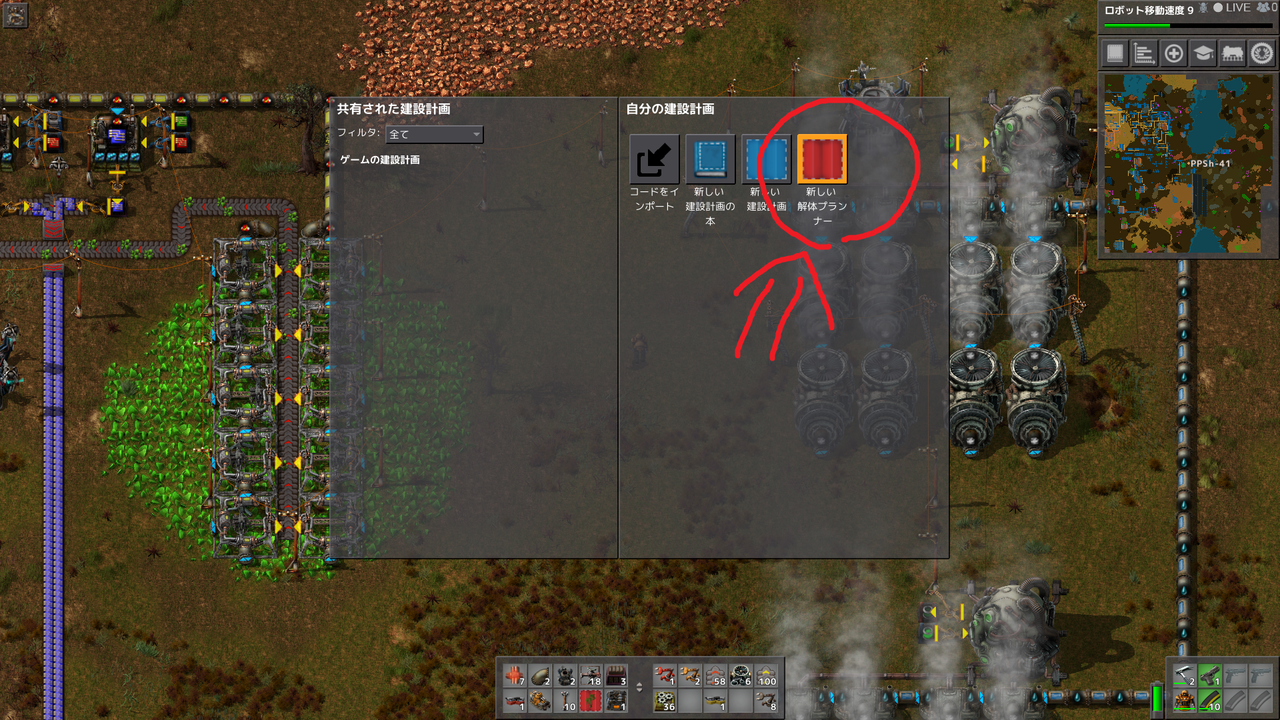Click the quickbar page-down arrow
Viewport: 1280px width, 720px height.
point(640,690)
